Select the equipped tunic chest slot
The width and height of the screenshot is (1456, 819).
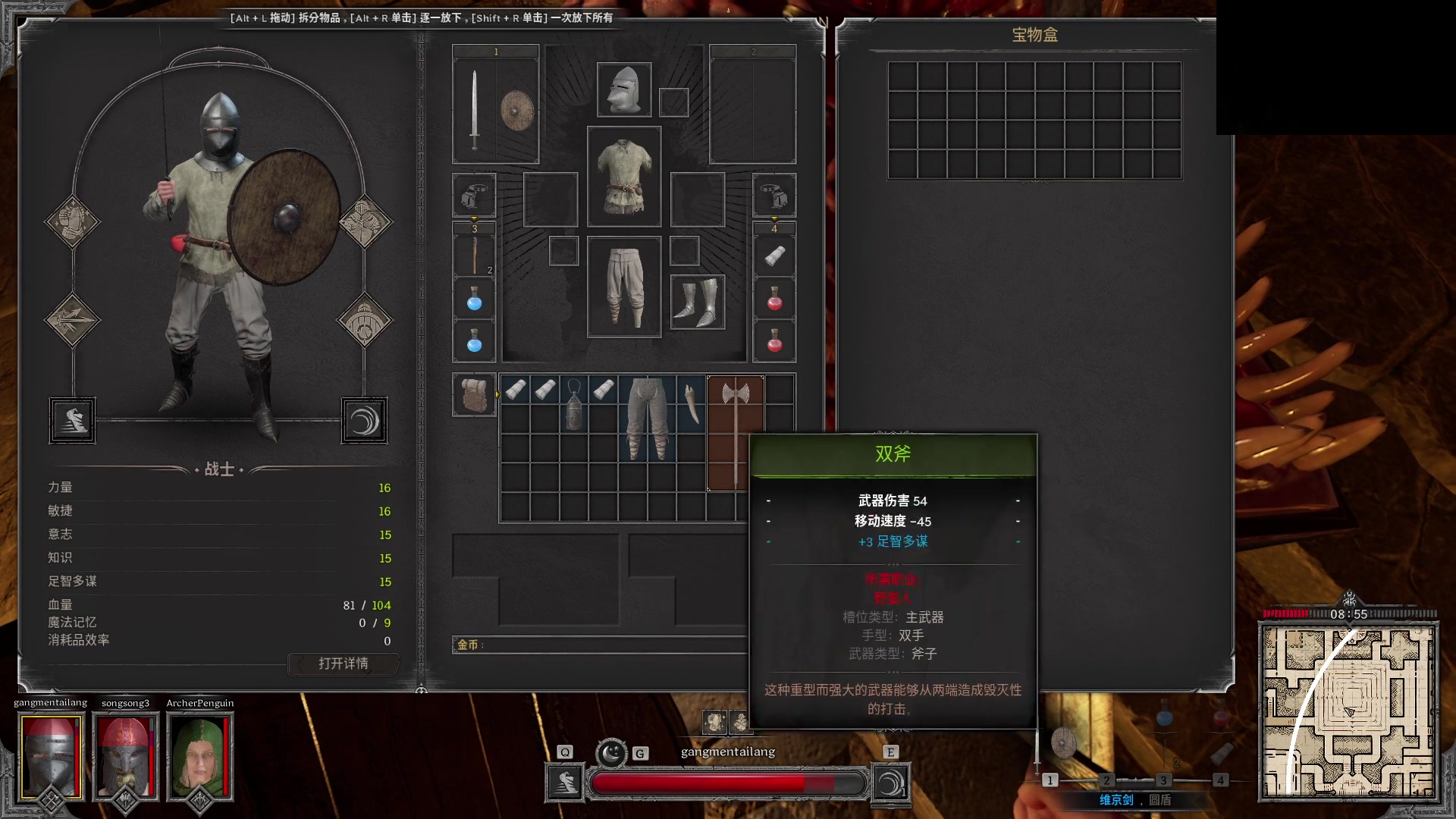(x=624, y=177)
